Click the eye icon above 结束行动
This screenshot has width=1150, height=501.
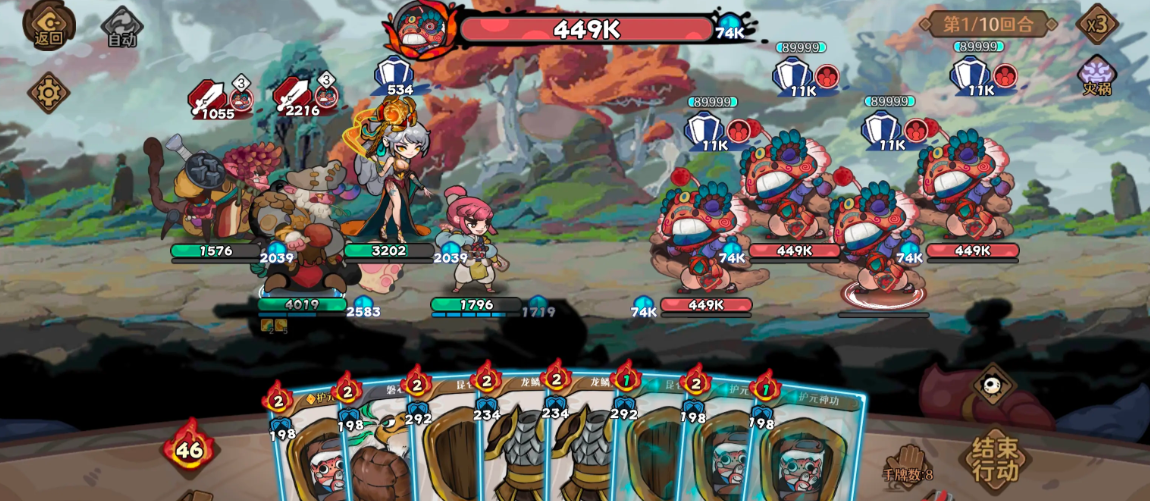[x=993, y=384]
